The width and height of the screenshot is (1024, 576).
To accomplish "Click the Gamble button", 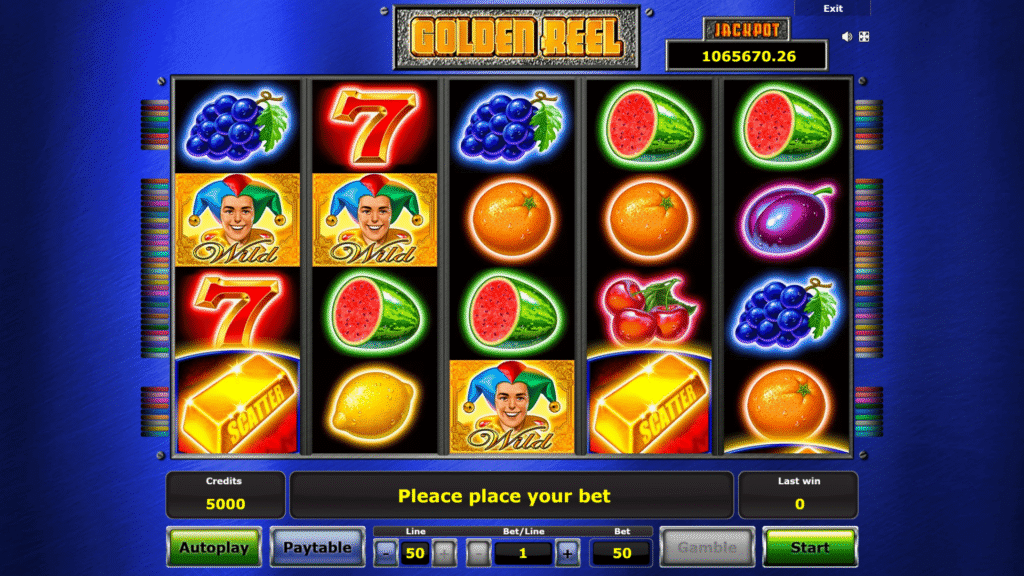I will pos(707,547).
